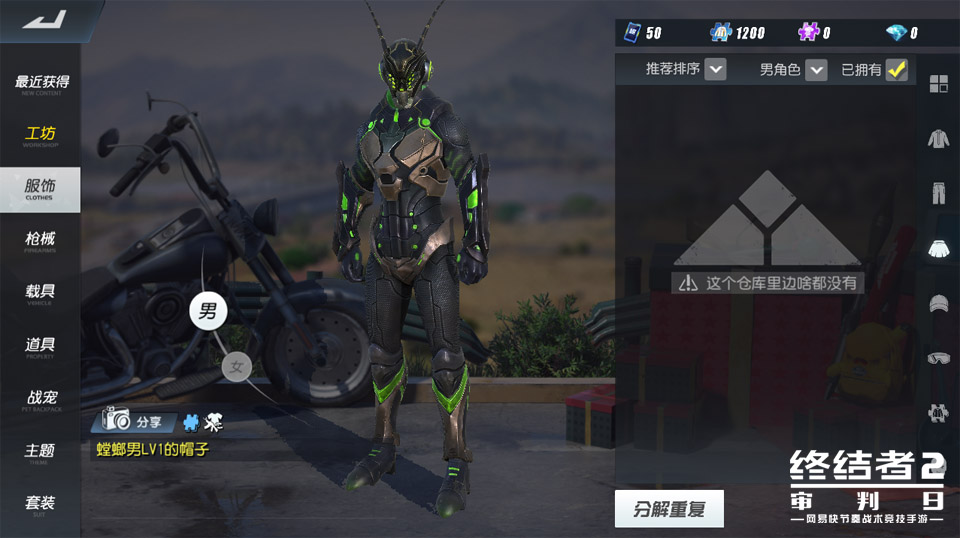Screen dimensions: 960x538
Task: Open the 主题 Theme section
Action: click(x=40, y=453)
